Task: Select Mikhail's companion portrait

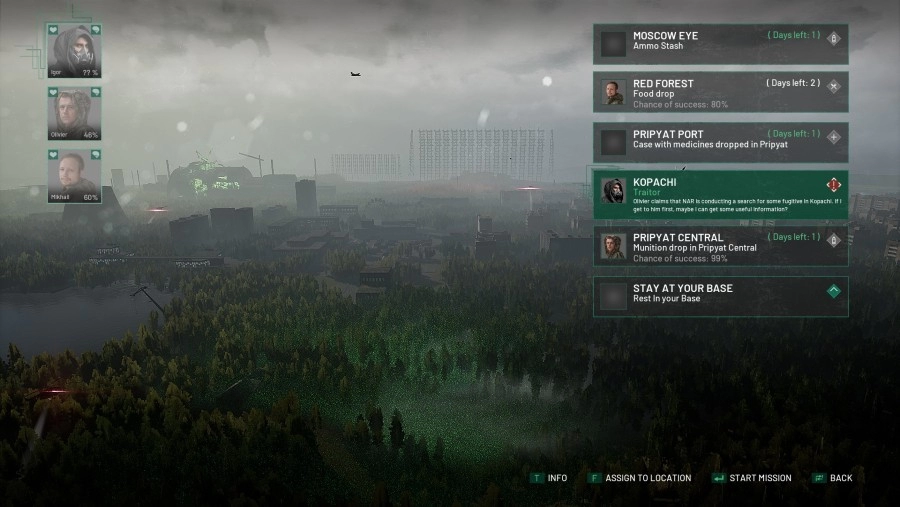Action: click(74, 176)
